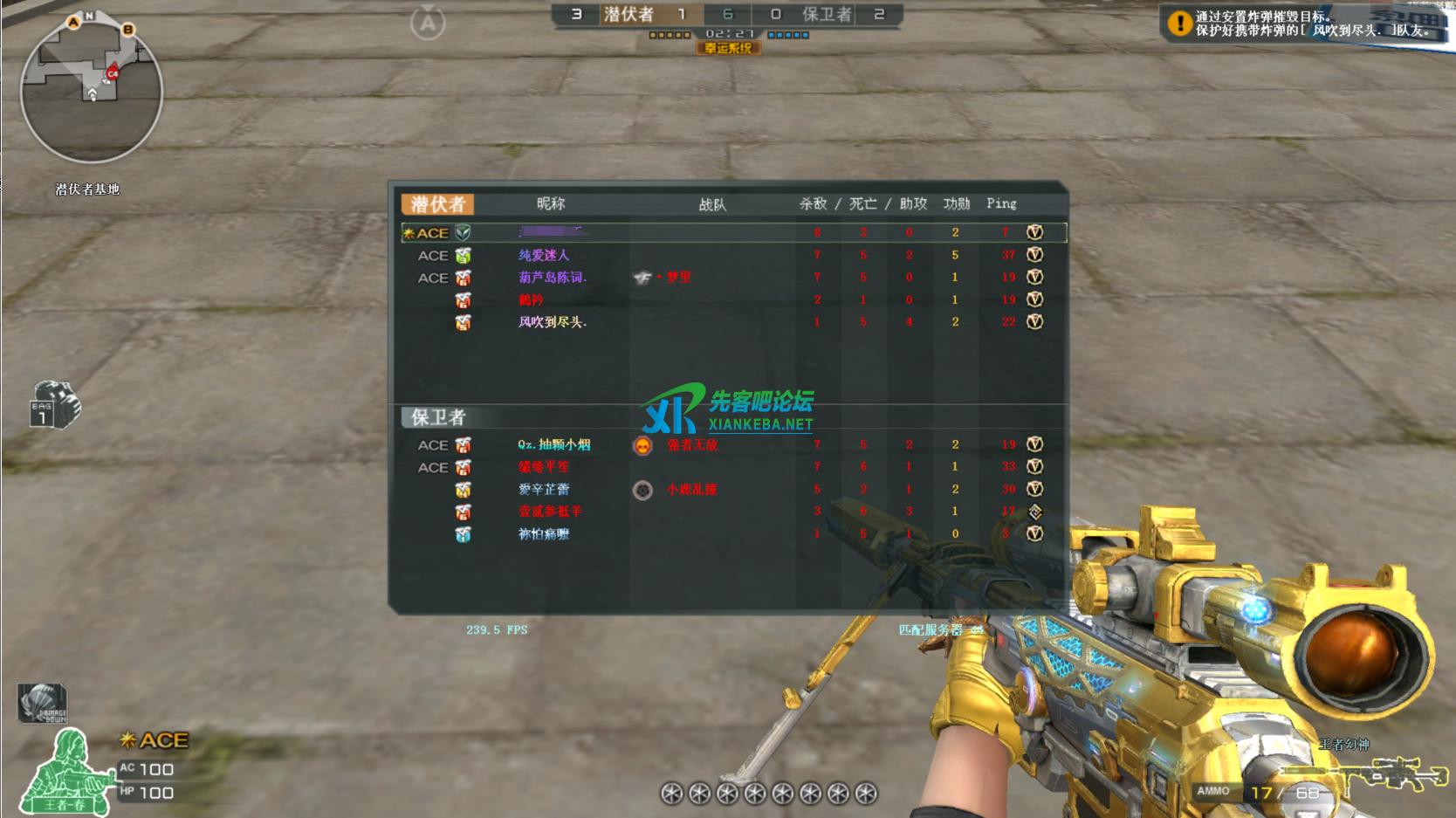Select the skull clan emblem beside 强者无敌
This screenshot has width=1456, height=818.
(643, 445)
